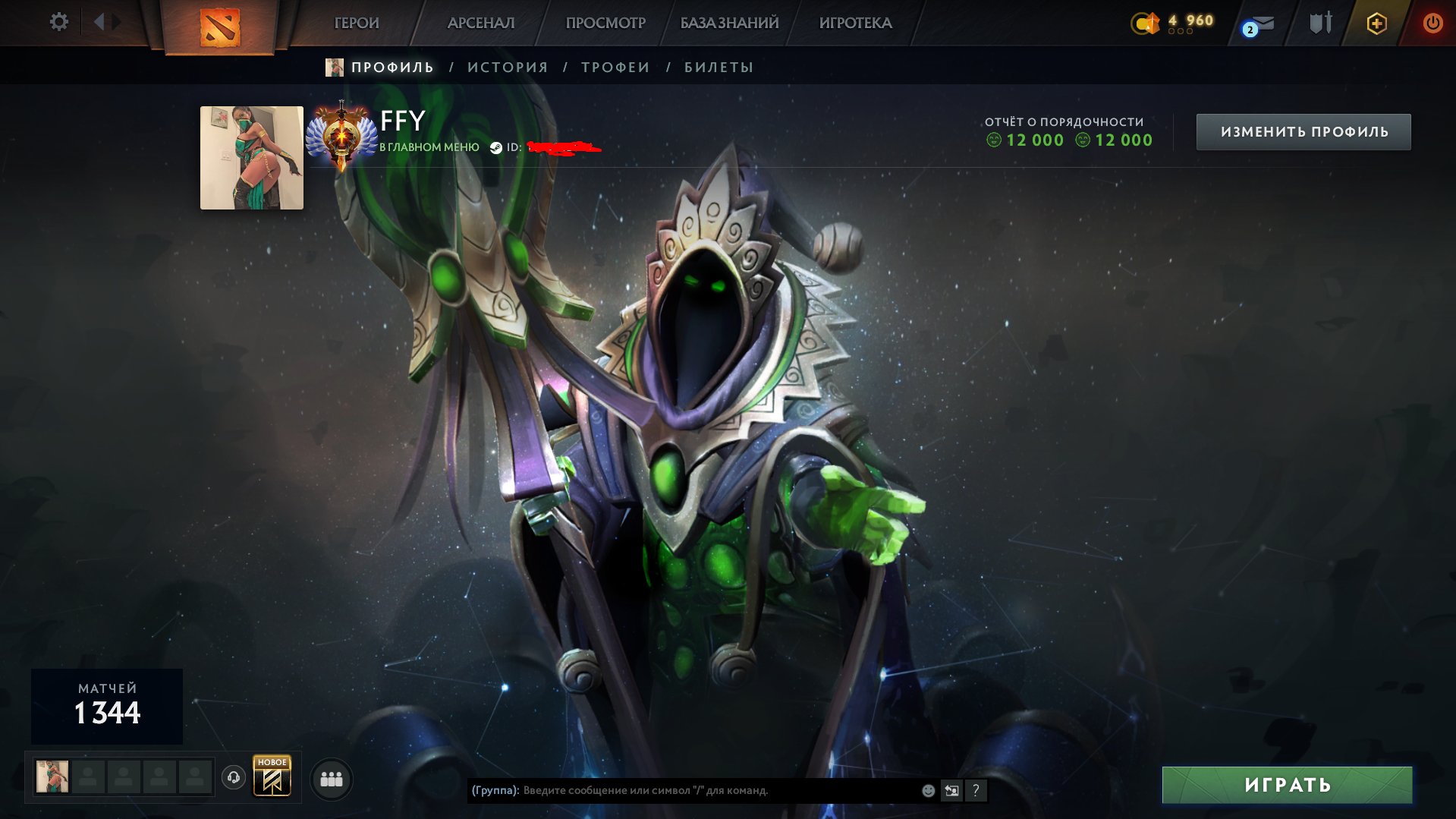Open the БАЗА ЗНАНИЙ learn menu
Viewport: 1456px width, 819px height.
tap(729, 23)
